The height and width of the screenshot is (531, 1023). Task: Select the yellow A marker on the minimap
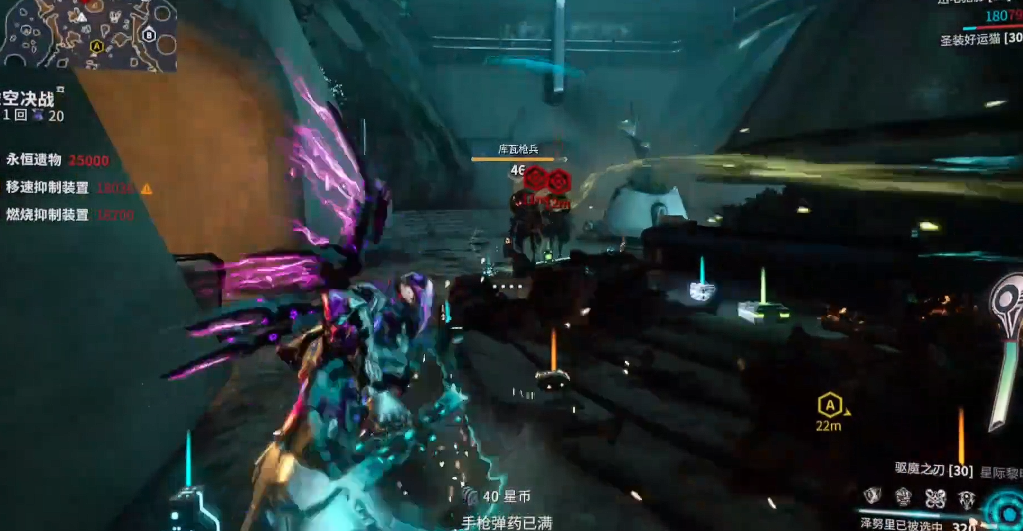point(96,46)
